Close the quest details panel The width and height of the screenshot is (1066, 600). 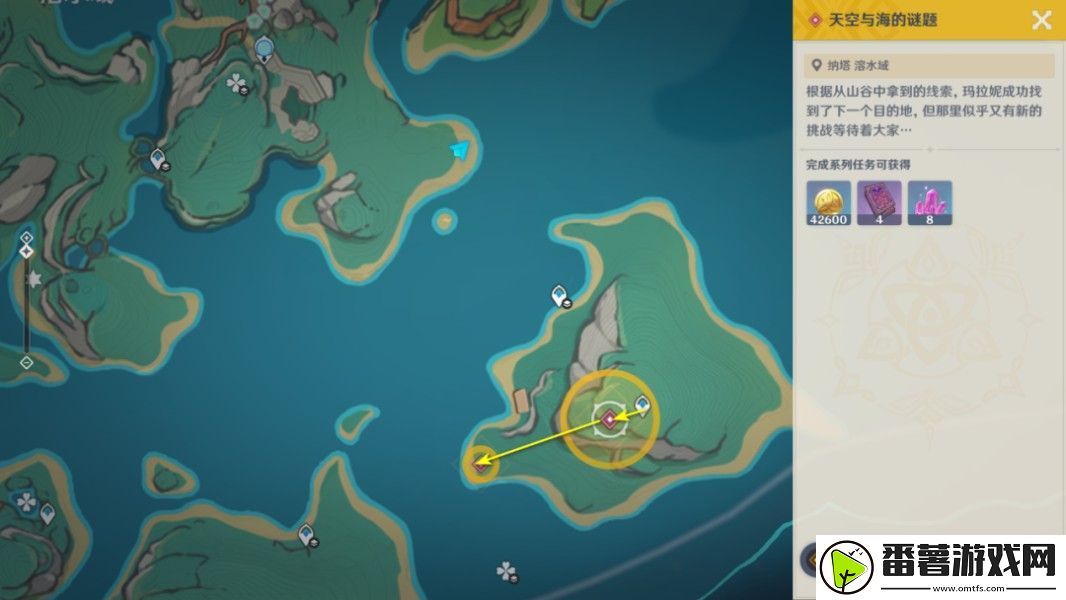(1042, 20)
